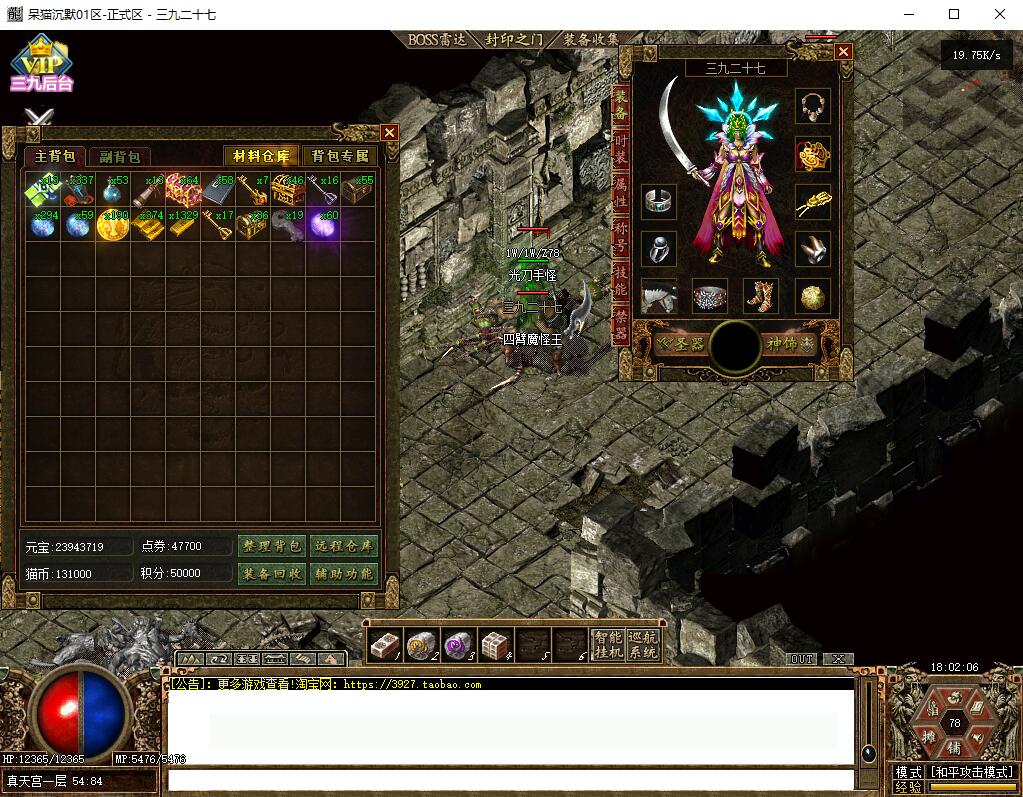Click the 装备回收 equipment recycle button
The width and height of the screenshot is (1023, 797).
tap(271, 573)
